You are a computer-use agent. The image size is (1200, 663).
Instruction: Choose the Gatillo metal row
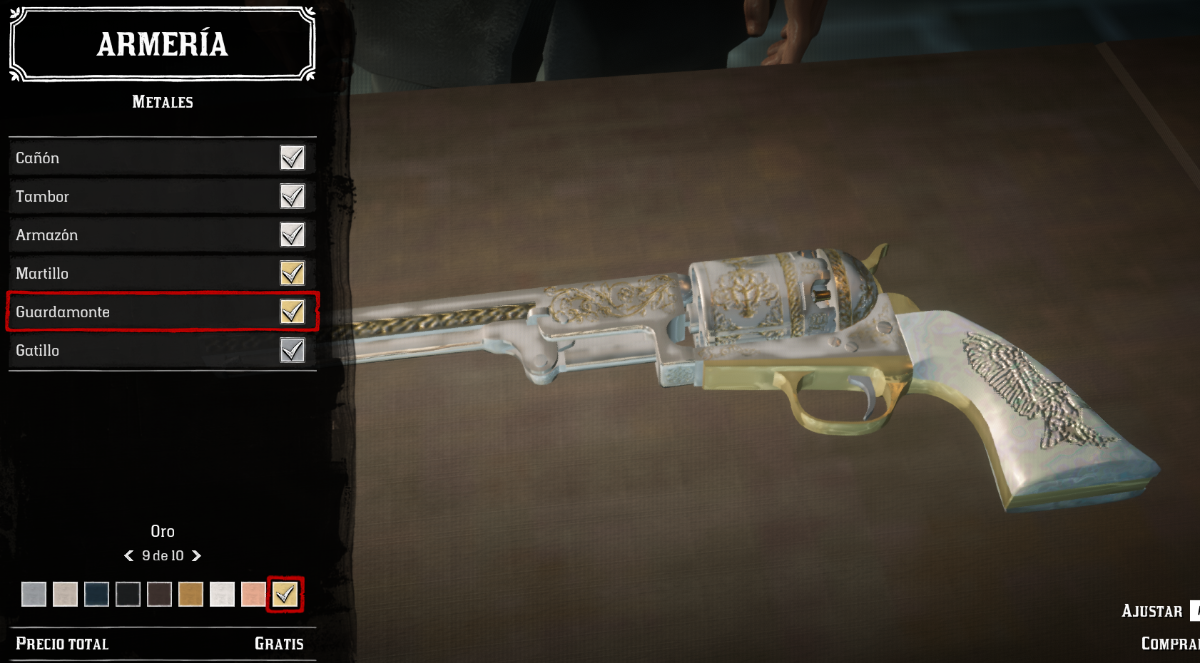point(160,351)
